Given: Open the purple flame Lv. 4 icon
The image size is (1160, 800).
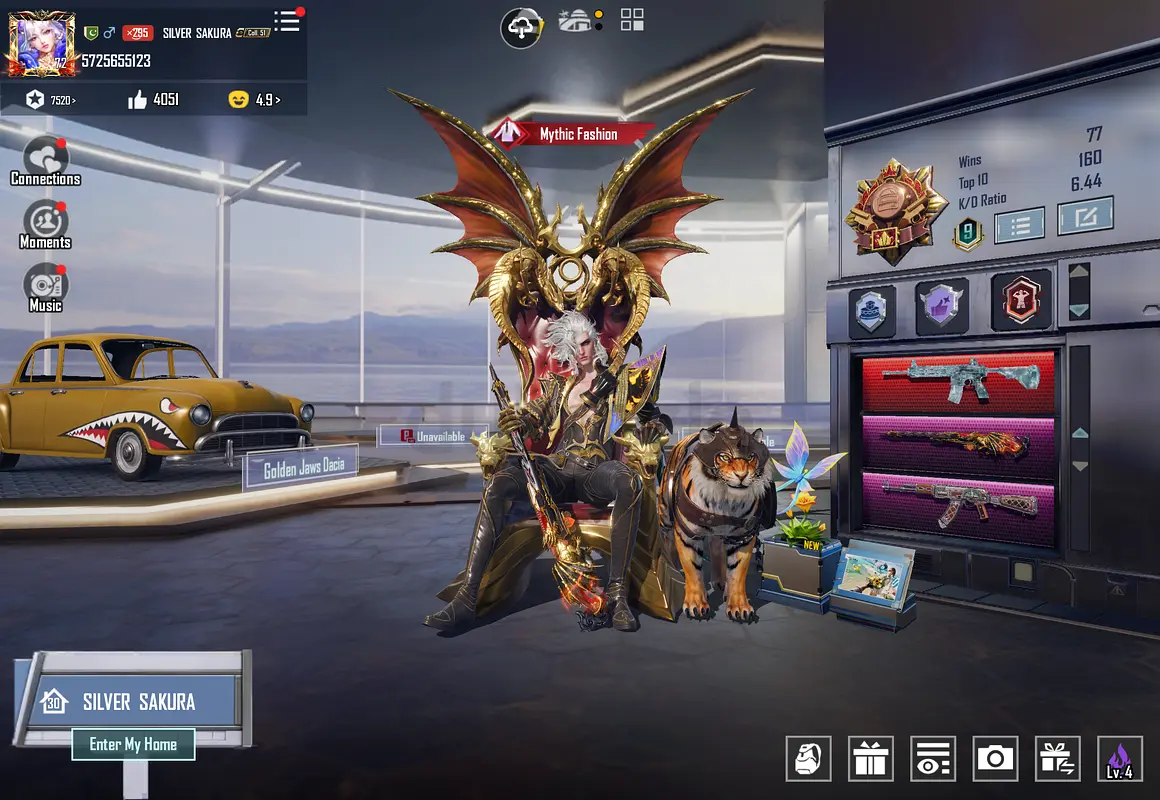Looking at the screenshot, I should [1119, 759].
